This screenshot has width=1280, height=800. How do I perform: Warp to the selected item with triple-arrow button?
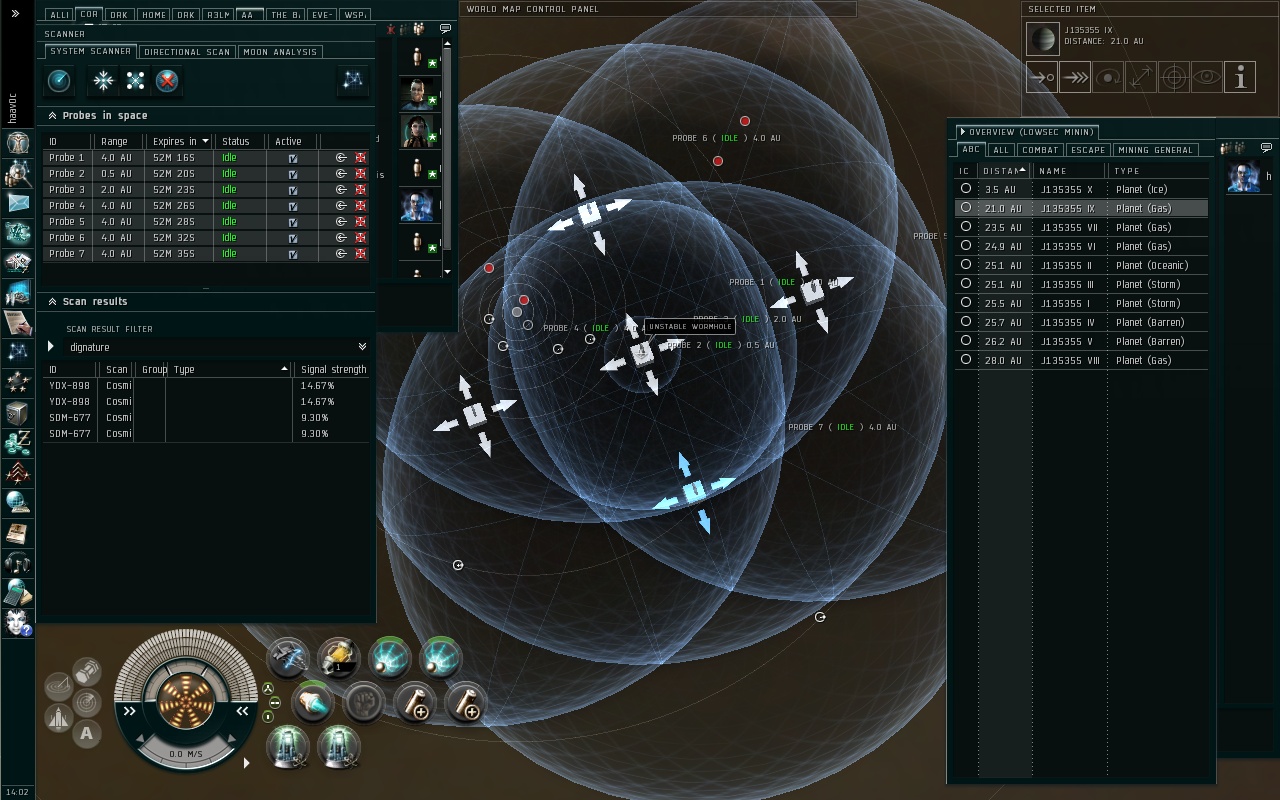(x=1075, y=77)
